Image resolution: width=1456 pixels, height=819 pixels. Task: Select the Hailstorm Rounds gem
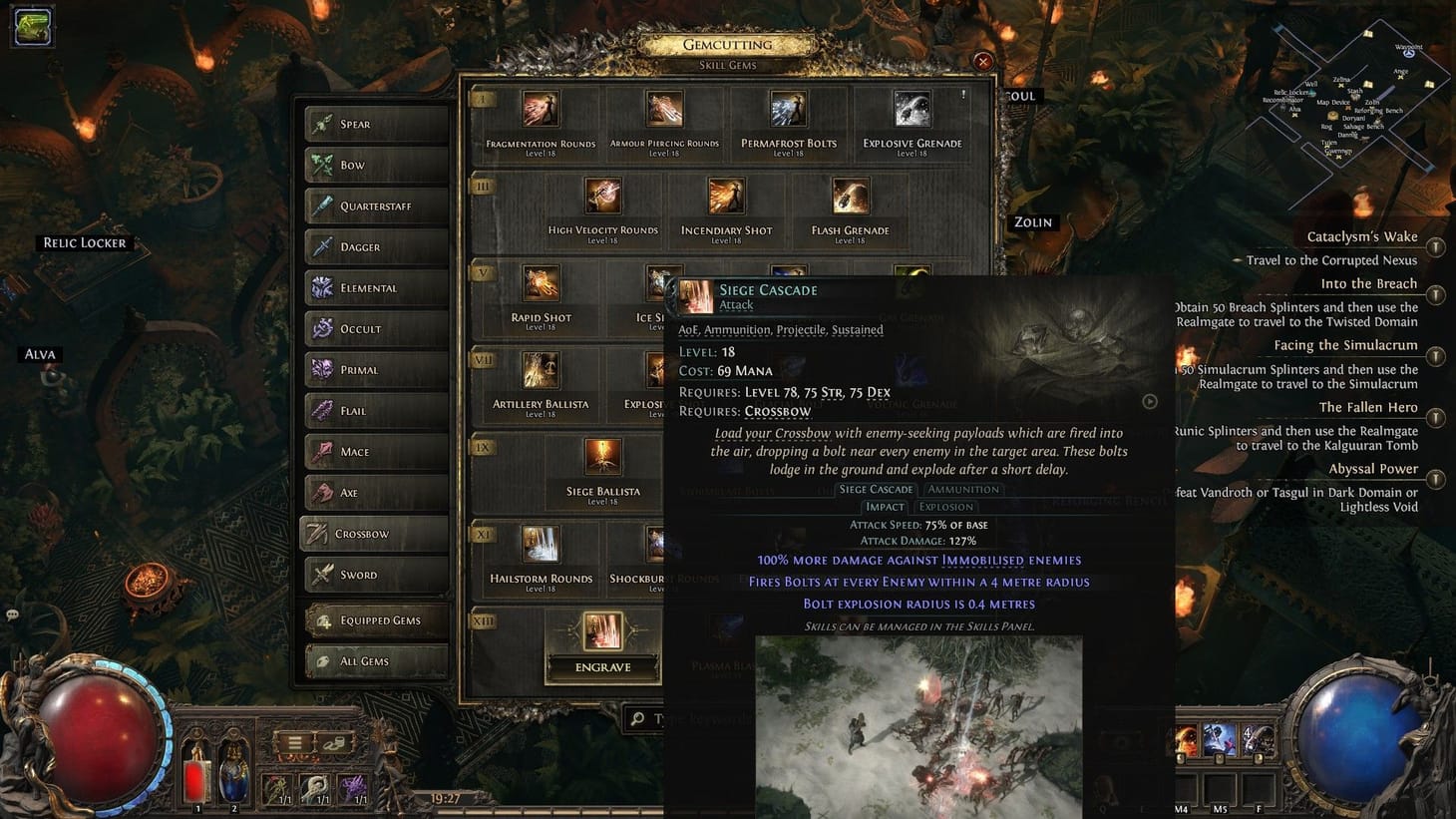tap(540, 544)
